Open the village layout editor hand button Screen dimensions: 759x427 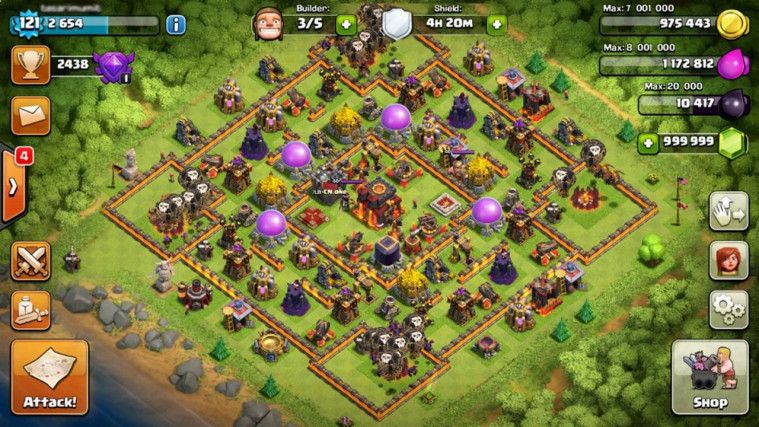(x=729, y=211)
